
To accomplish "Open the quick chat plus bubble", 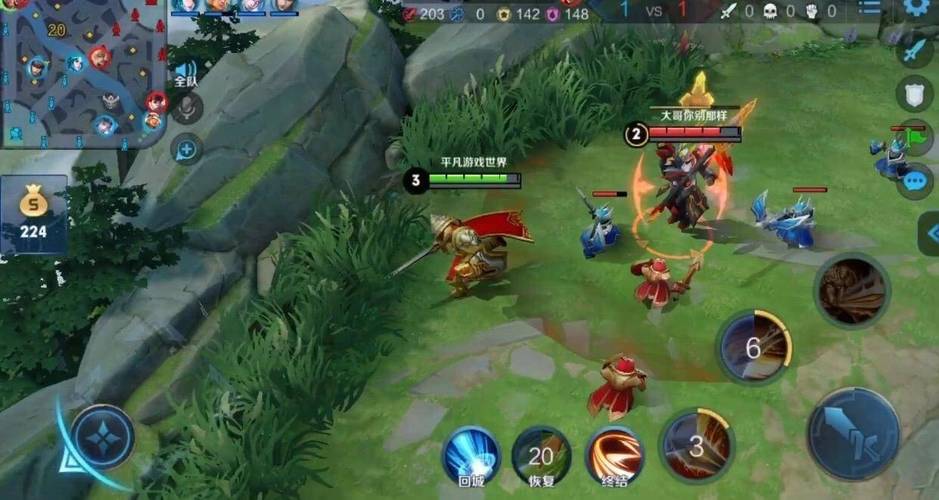I will [x=186, y=150].
